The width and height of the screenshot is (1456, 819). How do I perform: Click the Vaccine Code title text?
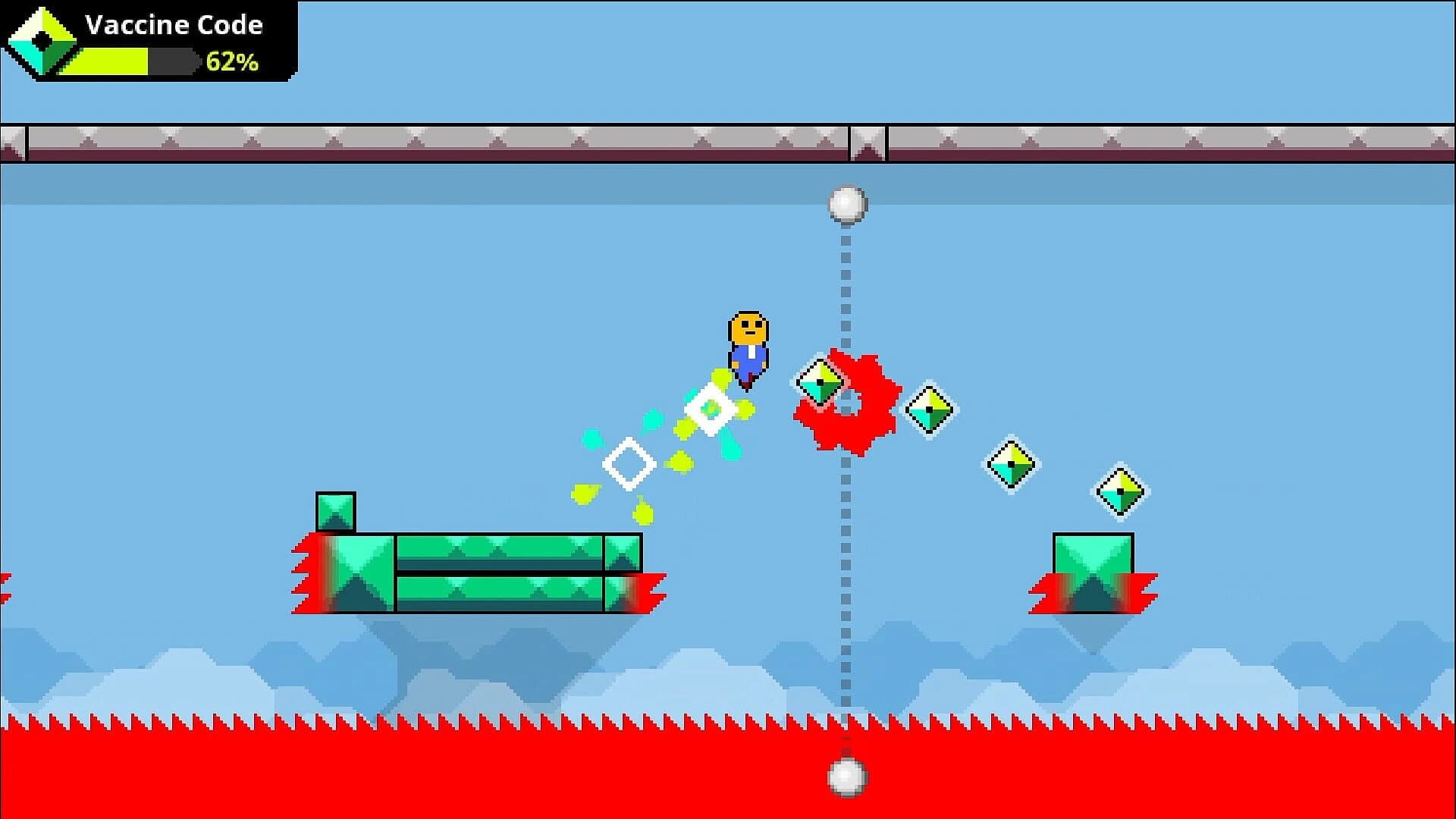click(x=174, y=24)
